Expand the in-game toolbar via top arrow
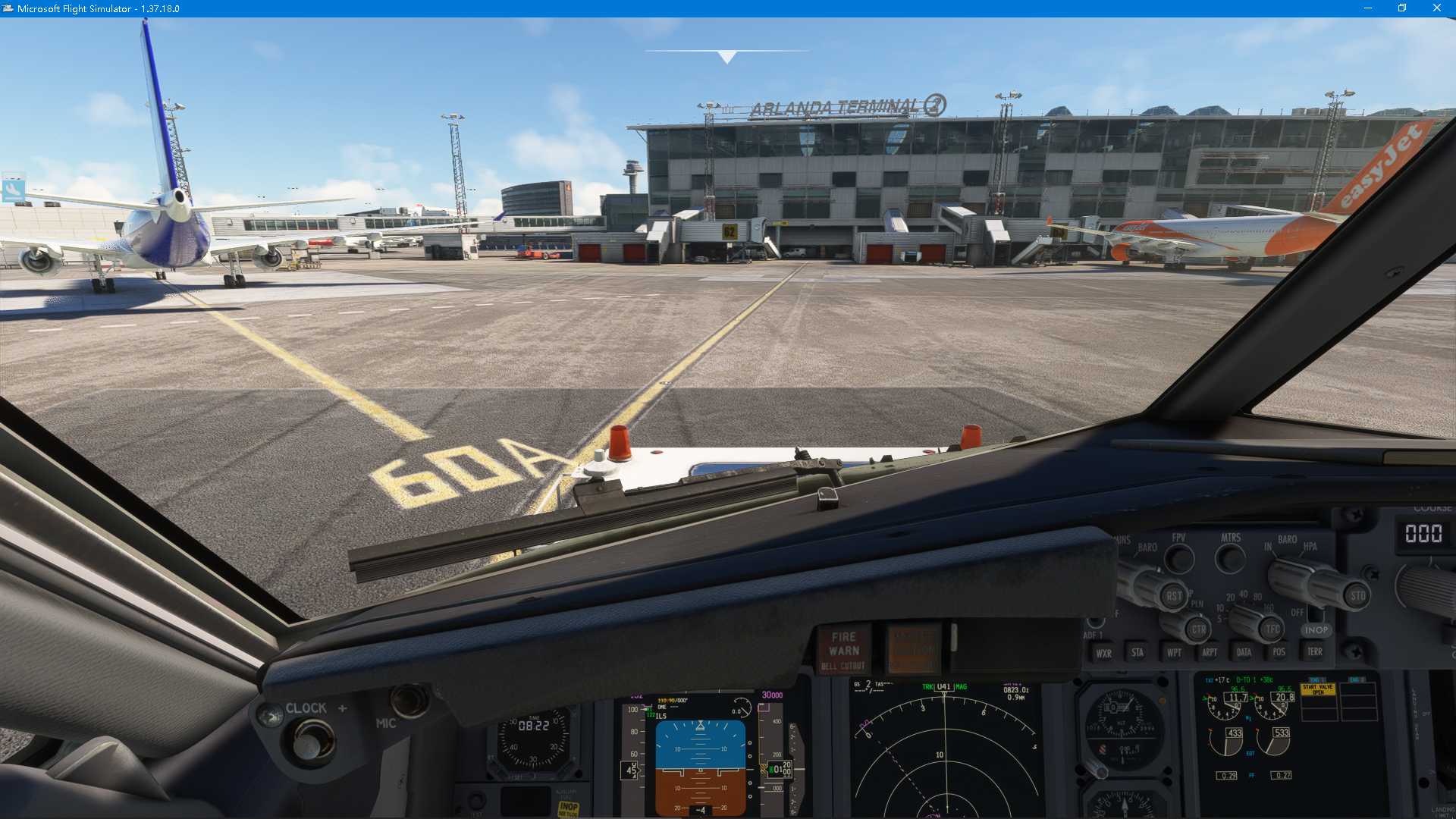 click(726, 55)
